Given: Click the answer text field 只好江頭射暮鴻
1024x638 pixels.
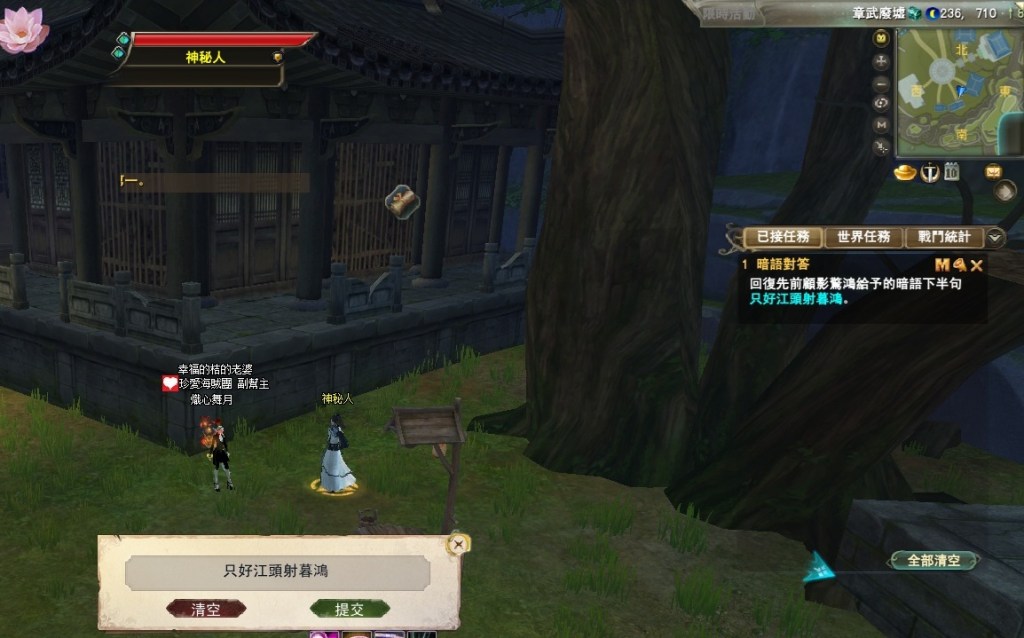Looking at the screenshot, I should click(277, 572).
